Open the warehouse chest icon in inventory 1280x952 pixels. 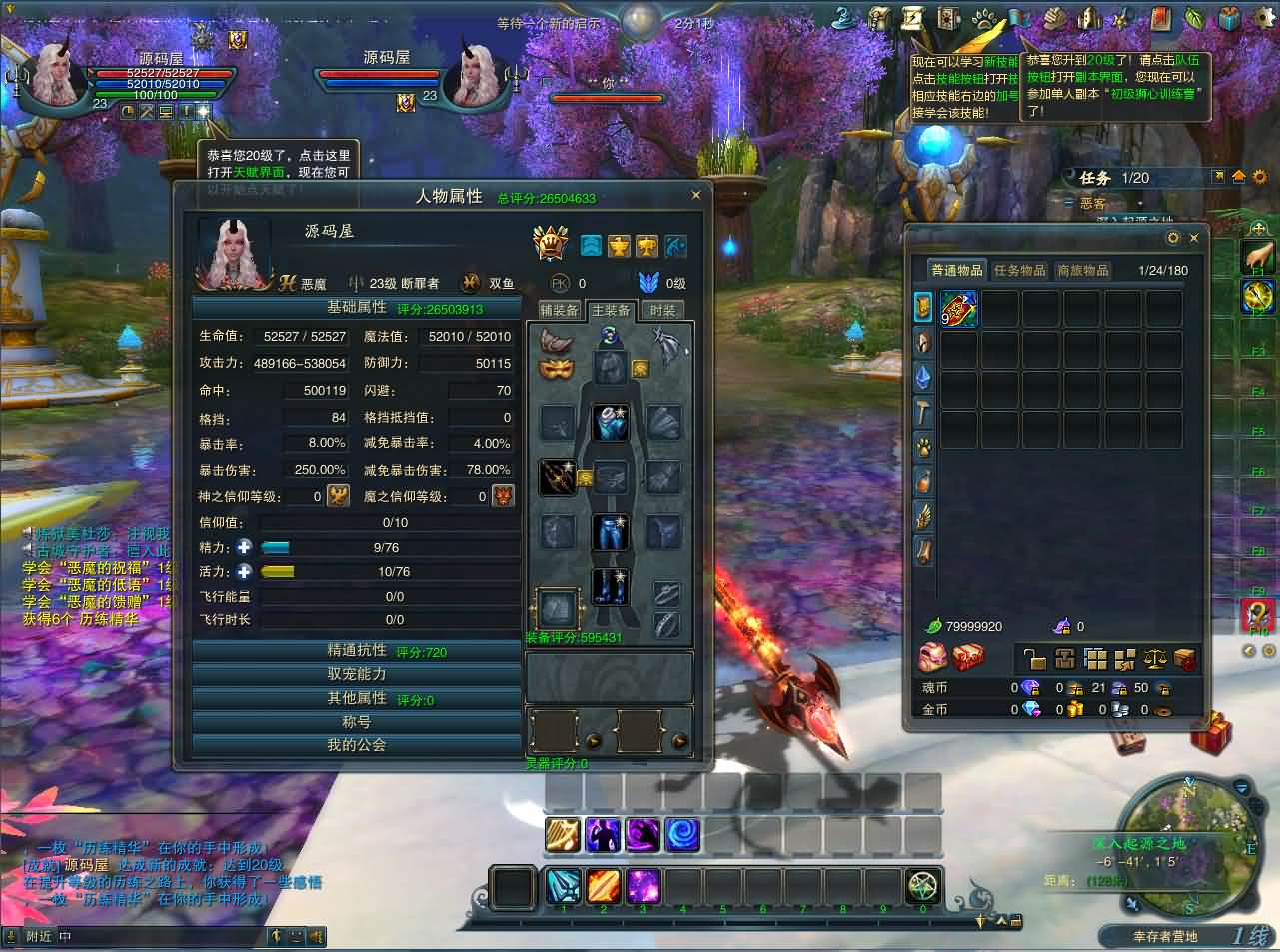point(1065,658)
